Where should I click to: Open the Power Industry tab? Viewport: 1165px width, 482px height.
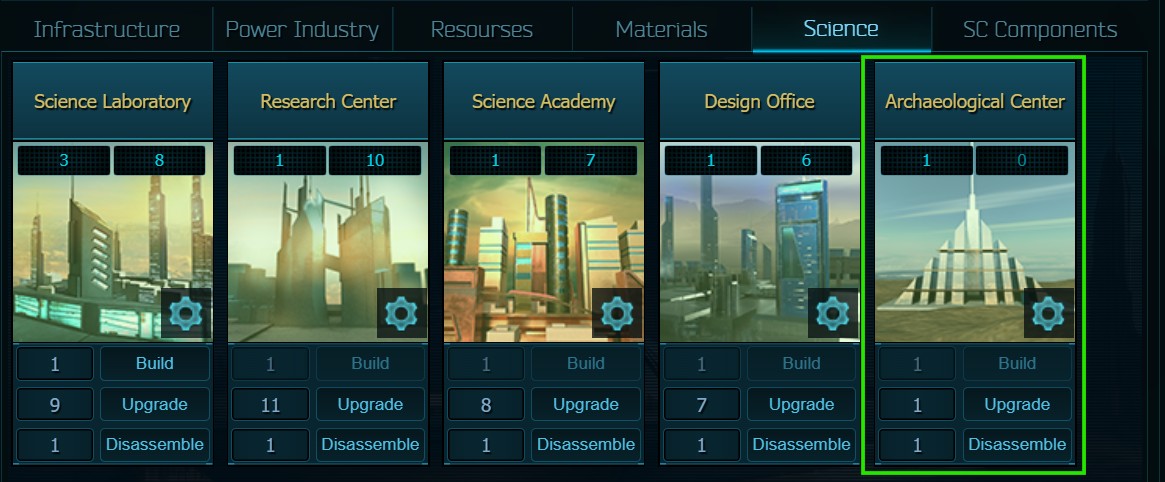click(x=302, y=29)
